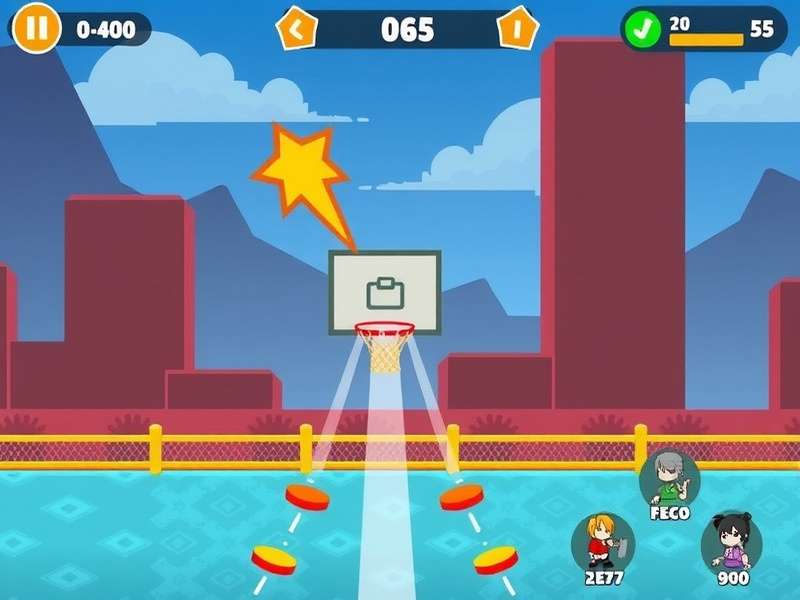Click the left arrow pentagon button
This screenshot has width=800, height=600.
[x=296, y=29]
